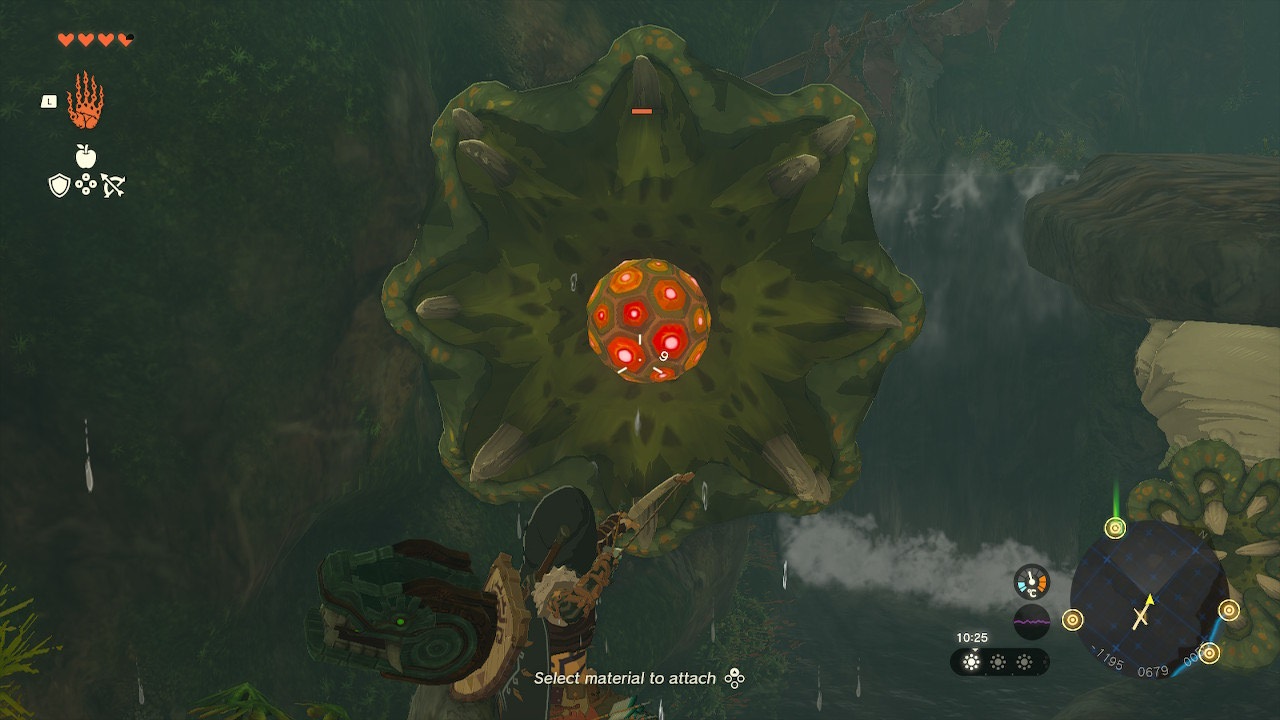Select the left shrine marker on the minimap

(1072, 620)
